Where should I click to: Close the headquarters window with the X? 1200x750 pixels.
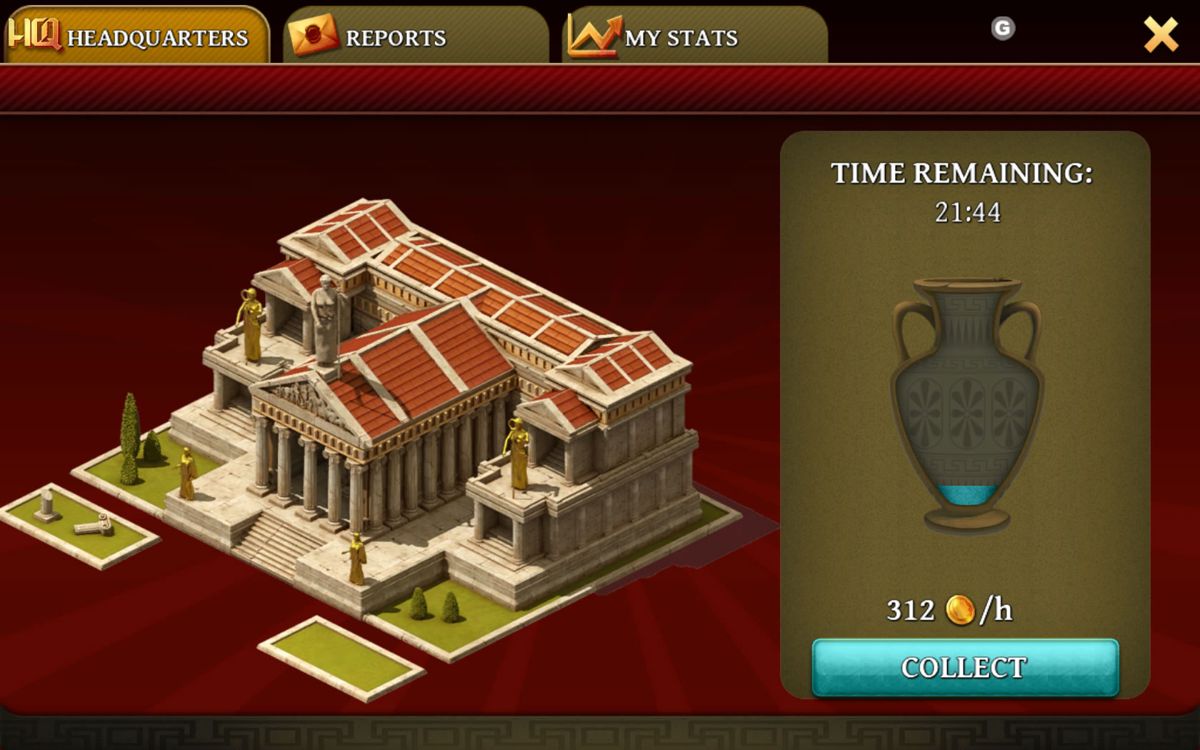1160,35
